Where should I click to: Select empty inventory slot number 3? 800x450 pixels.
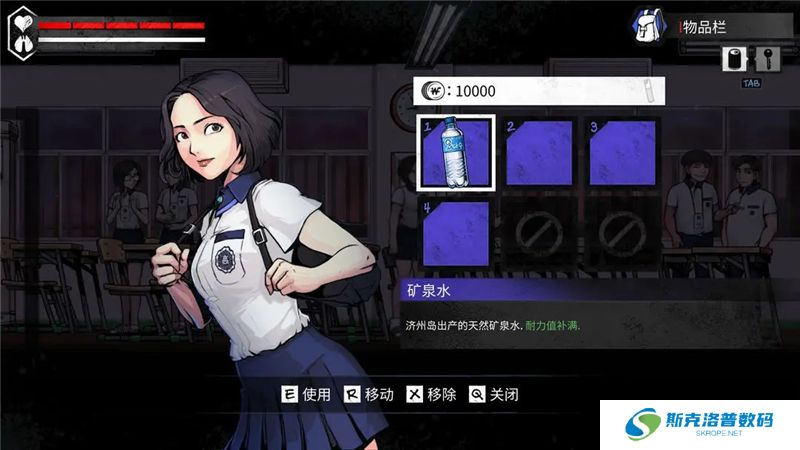(x=622, y=152)
